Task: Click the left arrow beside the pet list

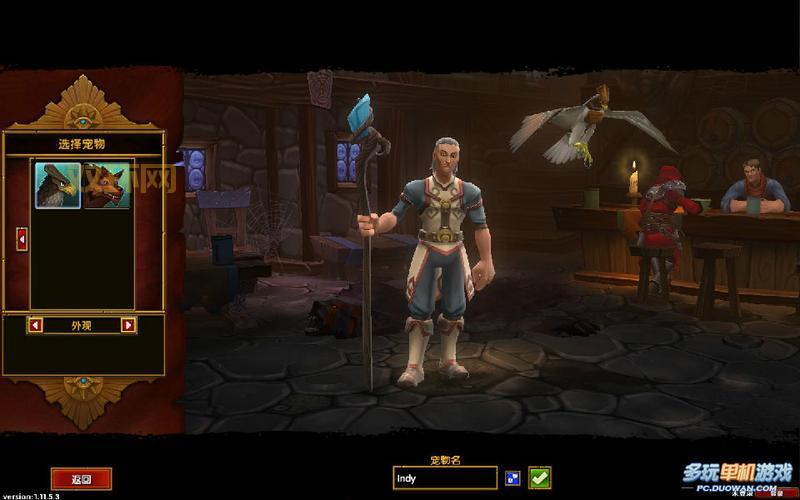Action: click(22, 239)
